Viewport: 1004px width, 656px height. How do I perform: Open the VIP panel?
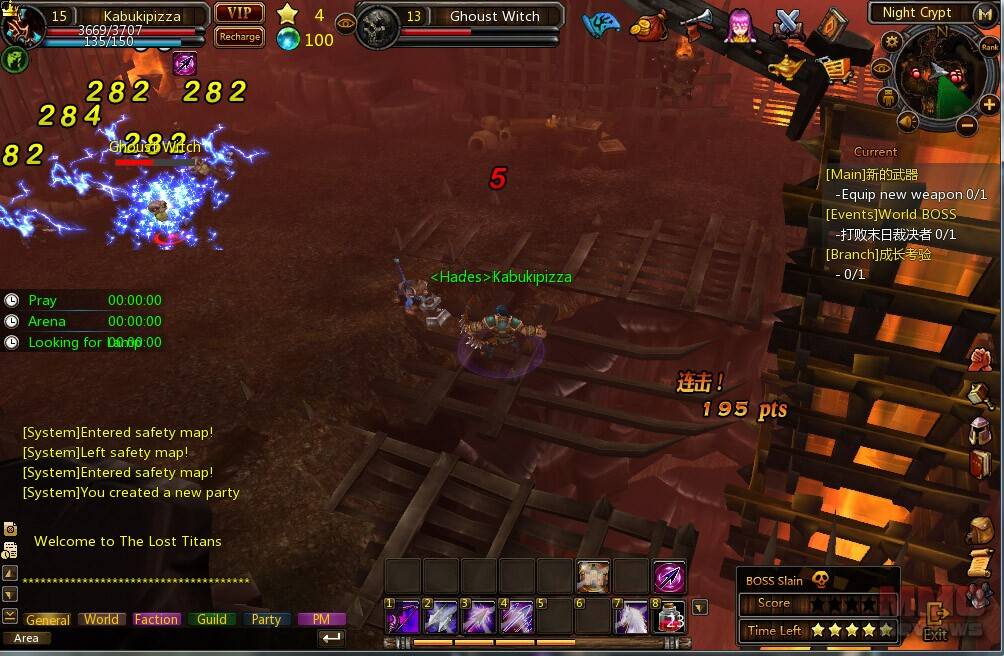239,13
